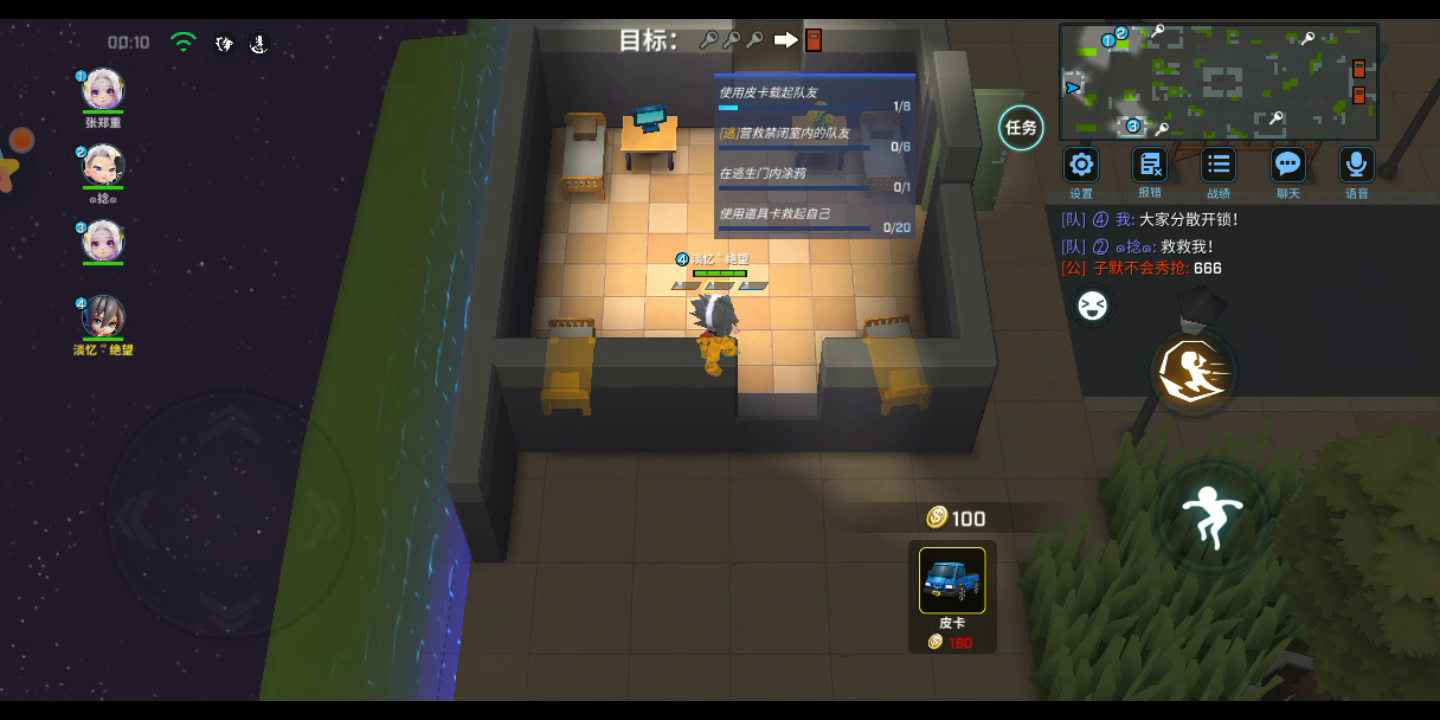Click the 任务 task button
This screenshot has width=1440, height=720.
point(1021,128)
